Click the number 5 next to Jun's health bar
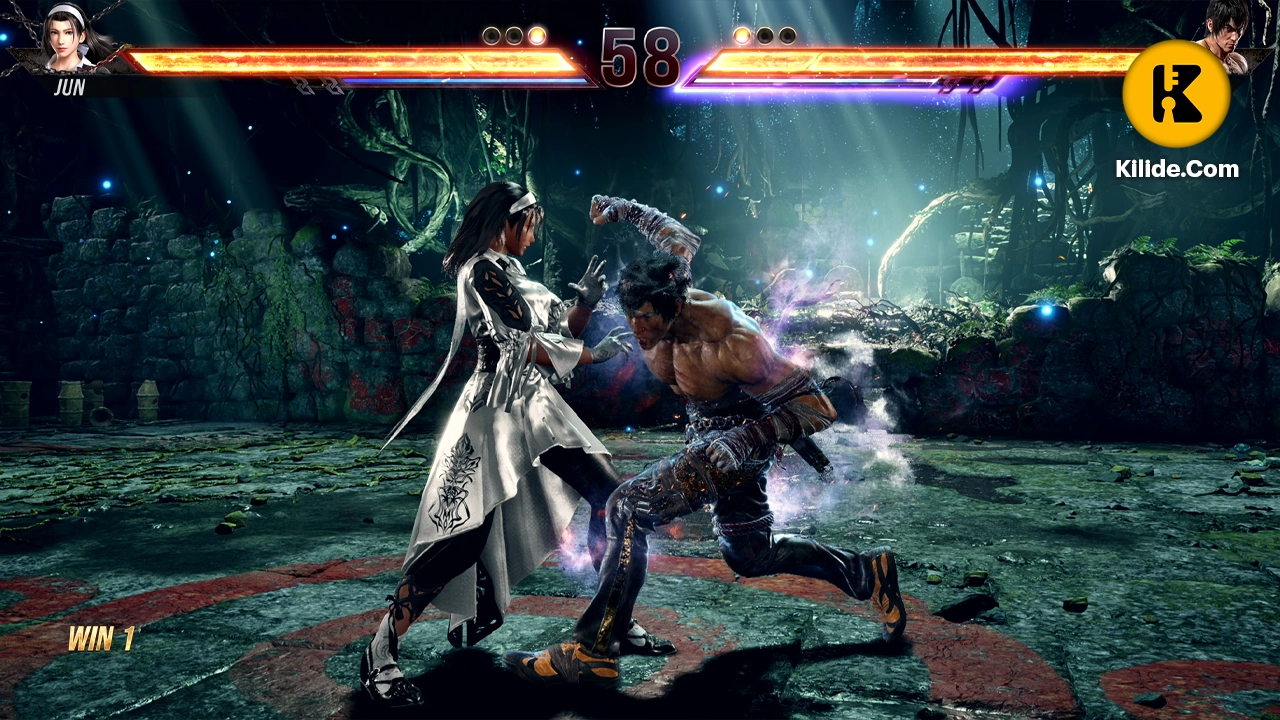This screenshot has width=1280, height=720. click(618, 58)
